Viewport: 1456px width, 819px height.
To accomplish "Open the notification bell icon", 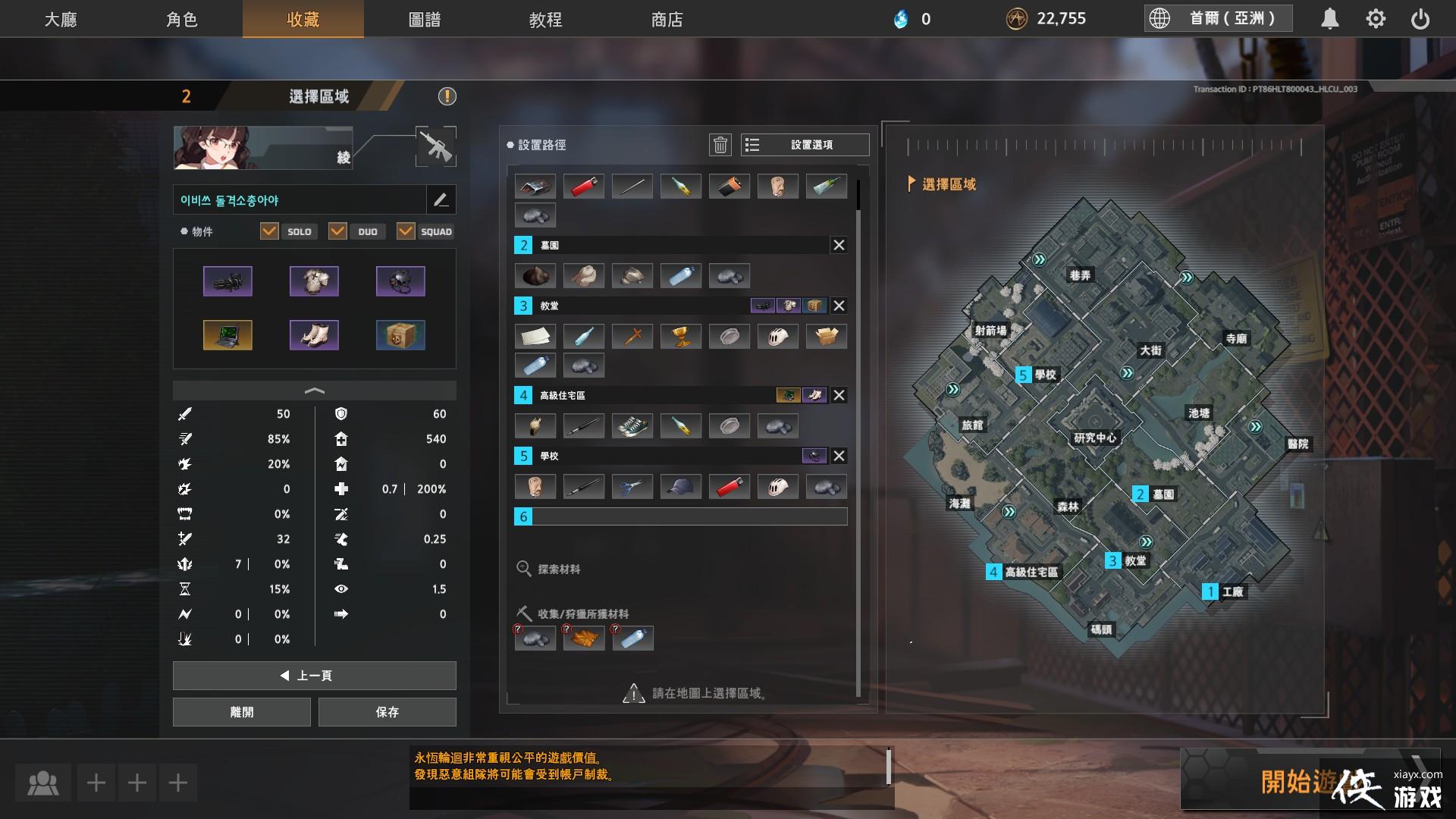I will [1331, 18].
